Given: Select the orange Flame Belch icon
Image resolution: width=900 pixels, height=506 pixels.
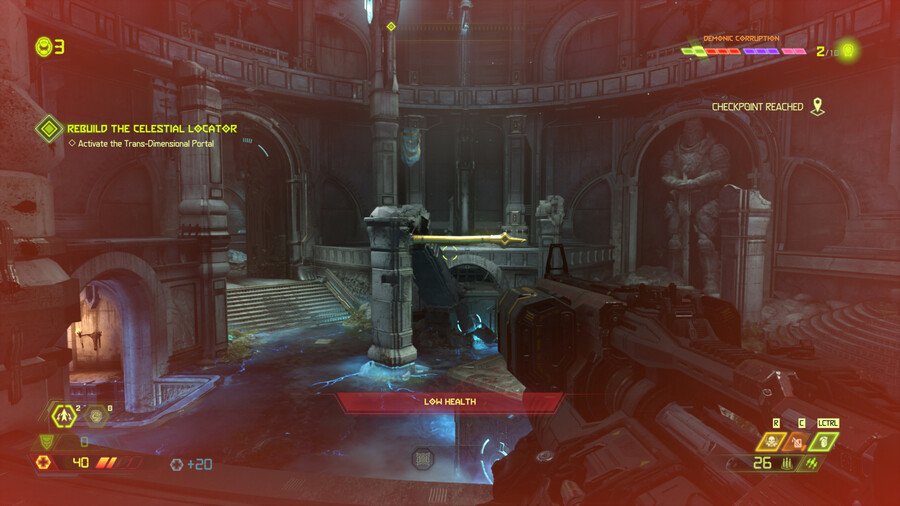Looking at the screenshot, I should tap(798, 441).
